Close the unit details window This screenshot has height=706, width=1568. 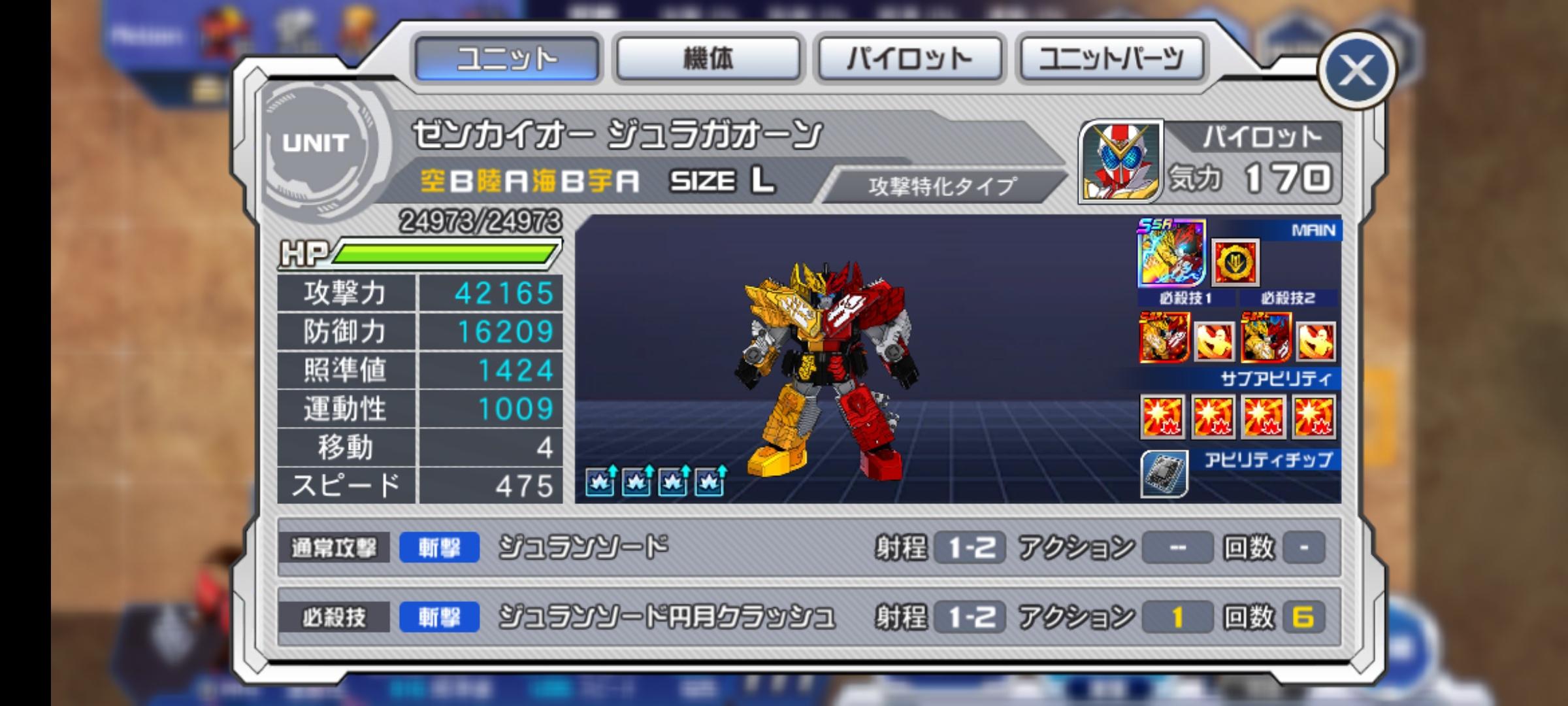1356,71
